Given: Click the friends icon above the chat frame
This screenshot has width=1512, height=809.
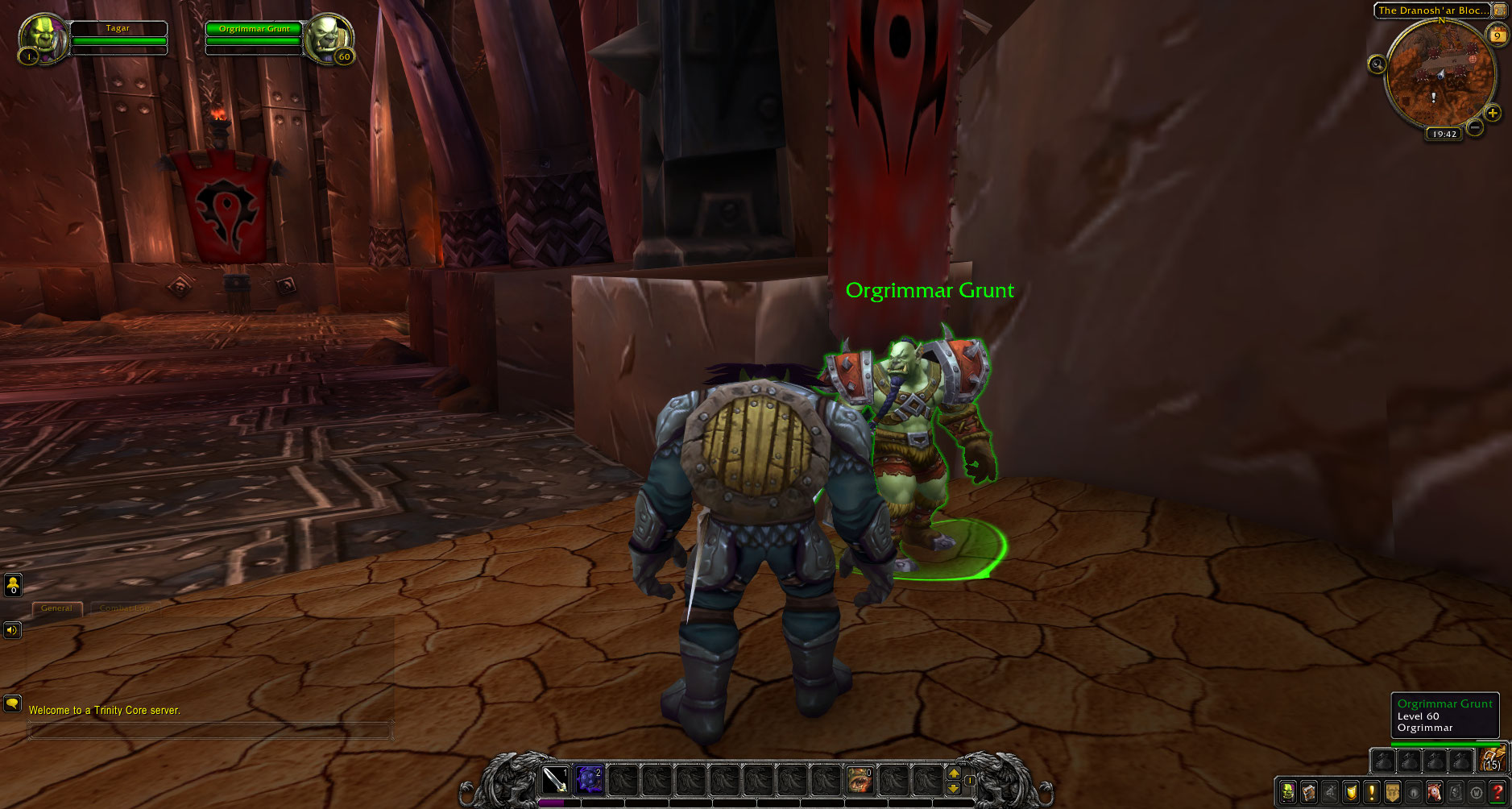Looking at the screenshot, I should click(x=13, y=585).
